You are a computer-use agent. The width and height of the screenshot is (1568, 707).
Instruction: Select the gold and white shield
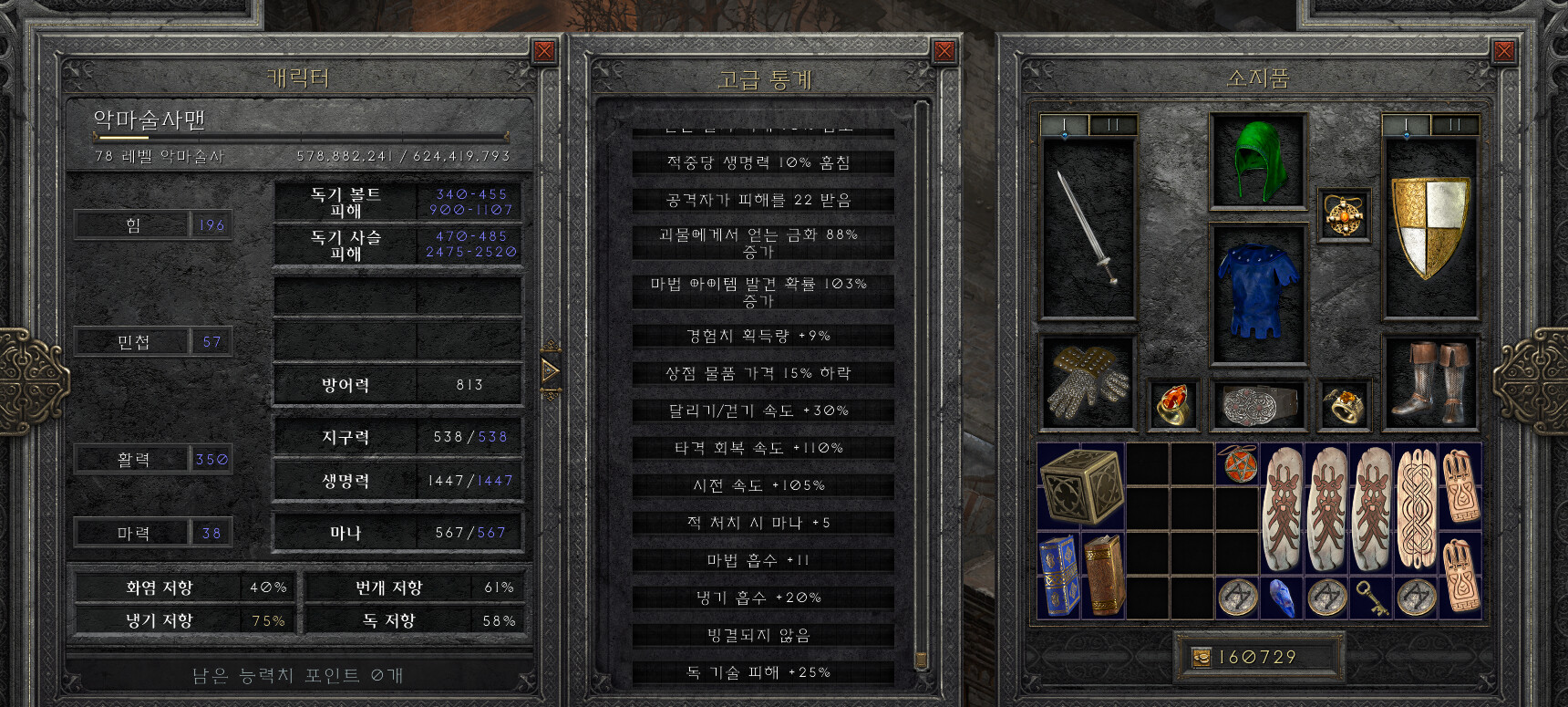click(1429, 226)
